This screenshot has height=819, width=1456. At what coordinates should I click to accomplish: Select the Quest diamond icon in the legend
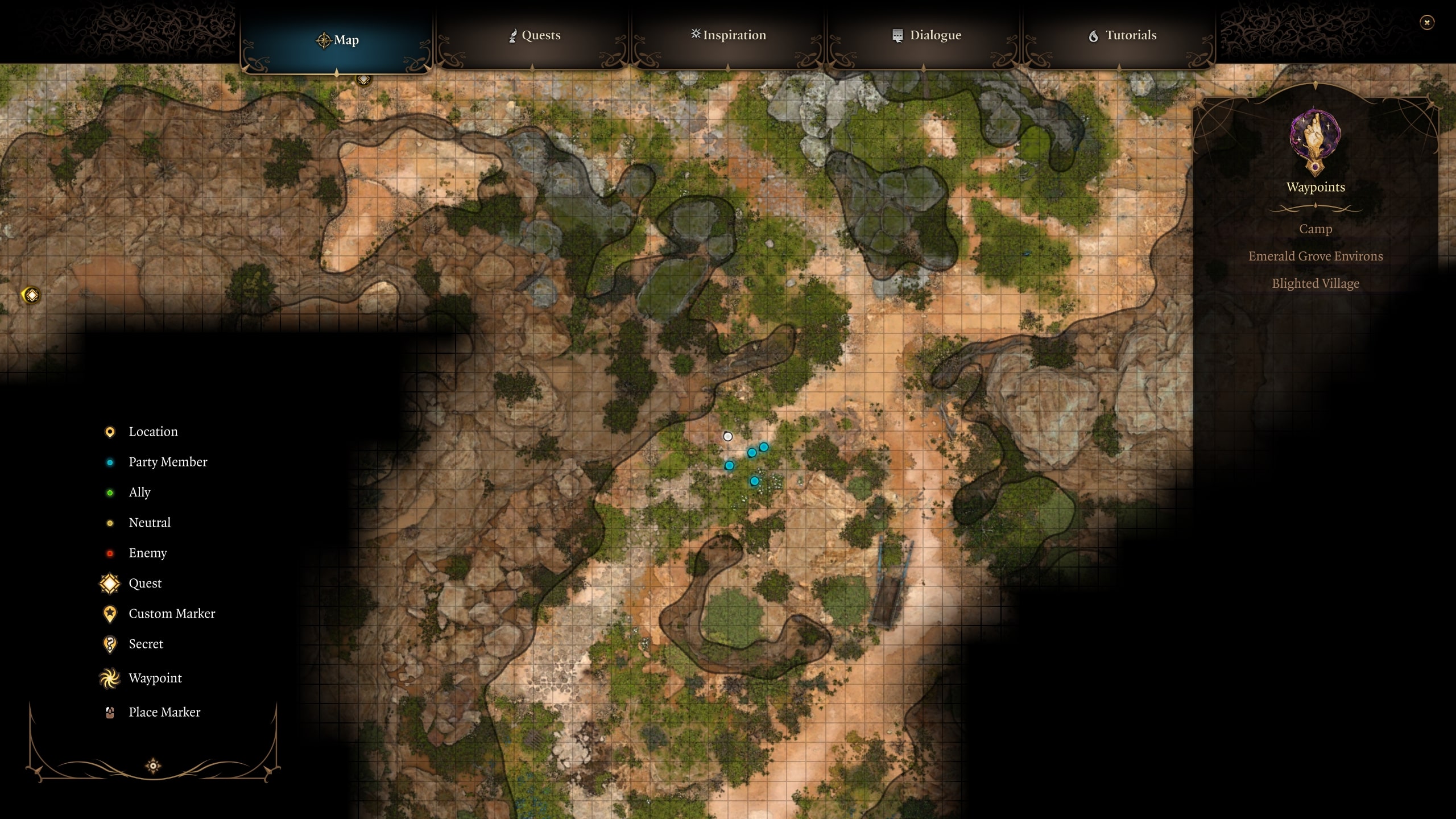109,583
